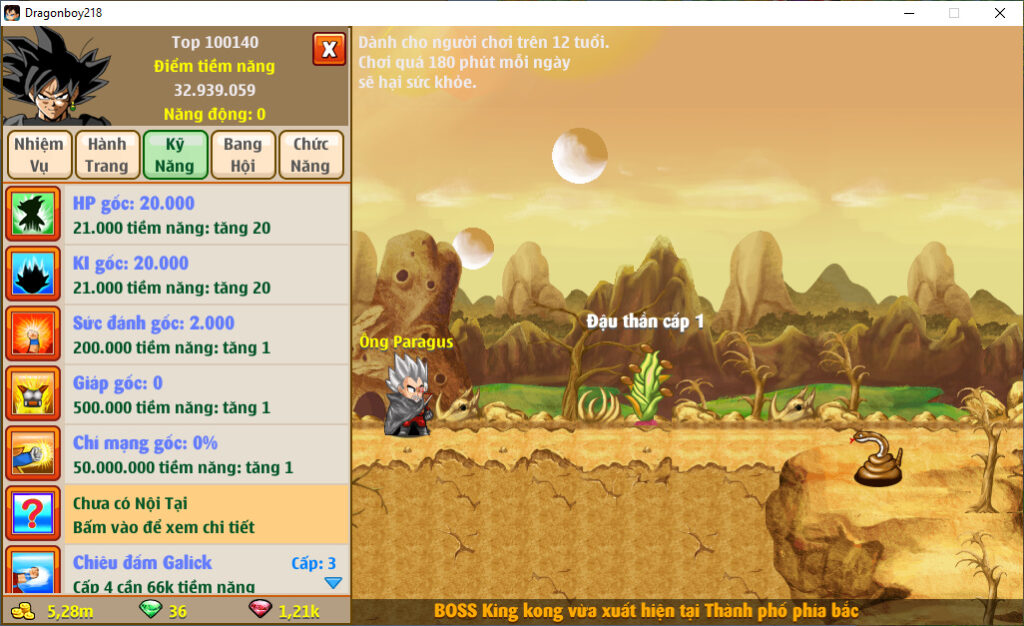Select the Kỹ Năng tab
Screen dimensions: 1024x626
pos(175,155)
